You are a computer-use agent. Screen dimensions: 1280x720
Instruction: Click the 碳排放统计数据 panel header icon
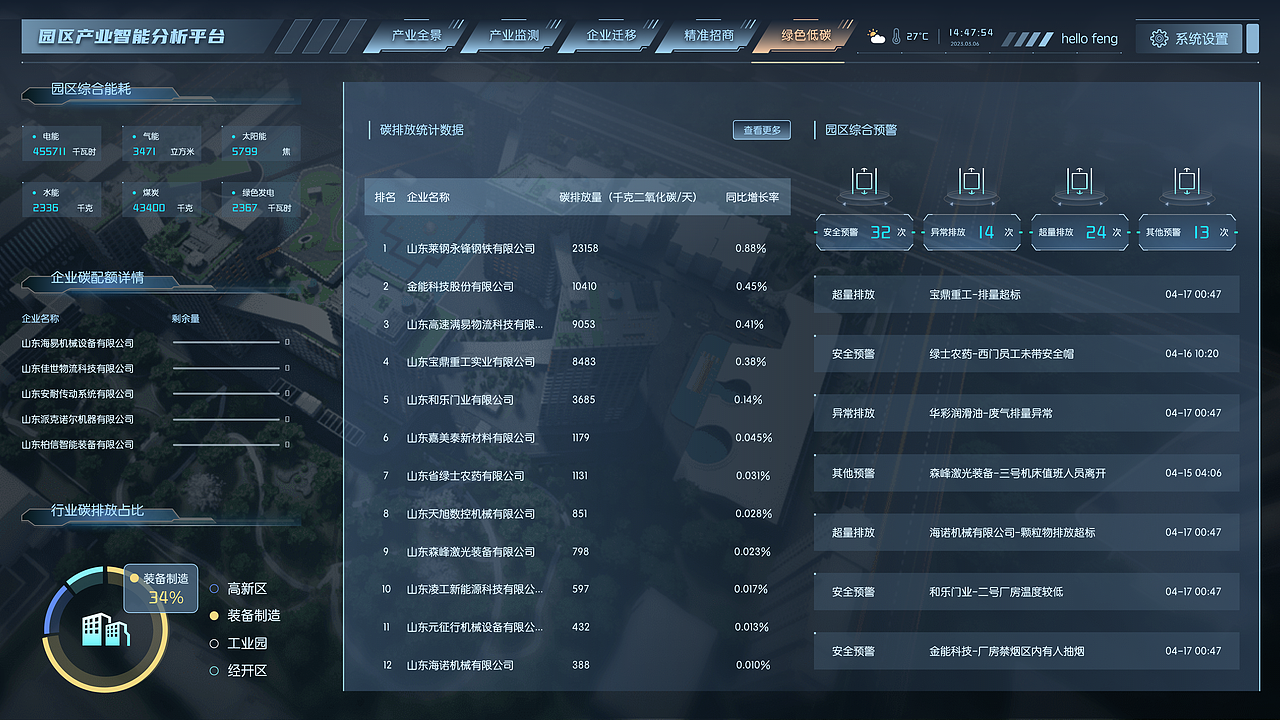tap(370, 129)
